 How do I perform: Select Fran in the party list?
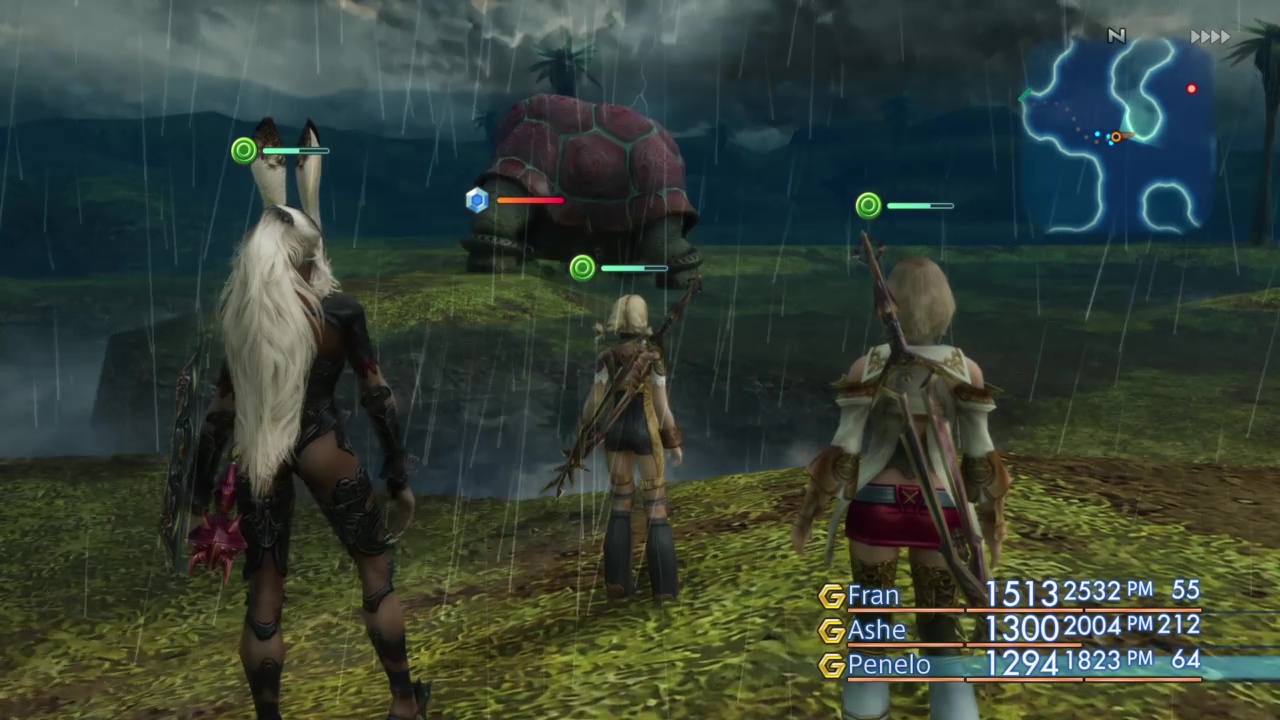click(874, 596)
